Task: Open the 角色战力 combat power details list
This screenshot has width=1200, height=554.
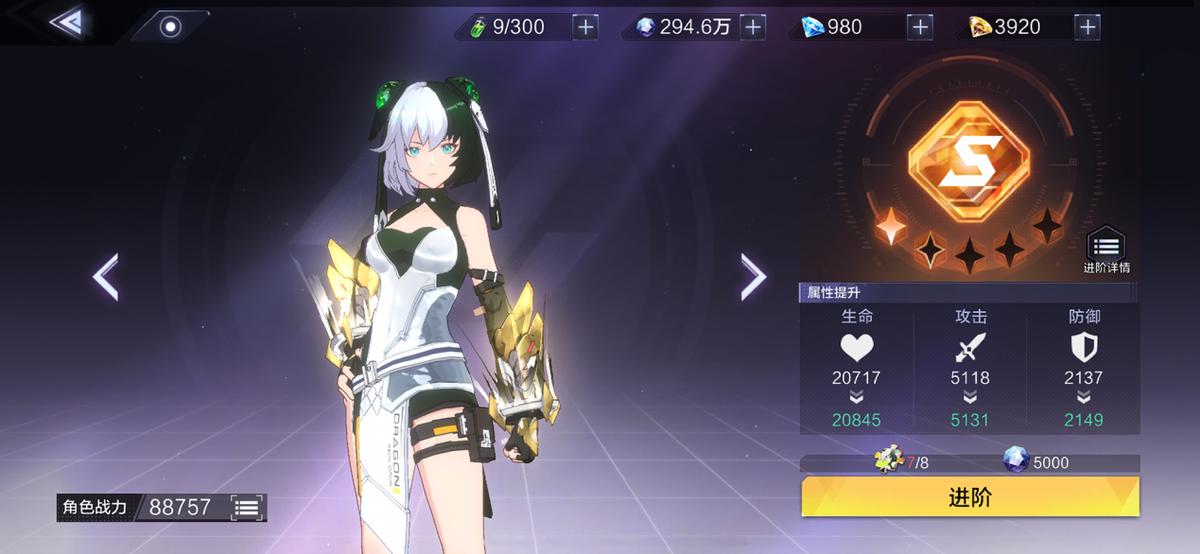Action: pyautogui.click(x=246, y=507)
